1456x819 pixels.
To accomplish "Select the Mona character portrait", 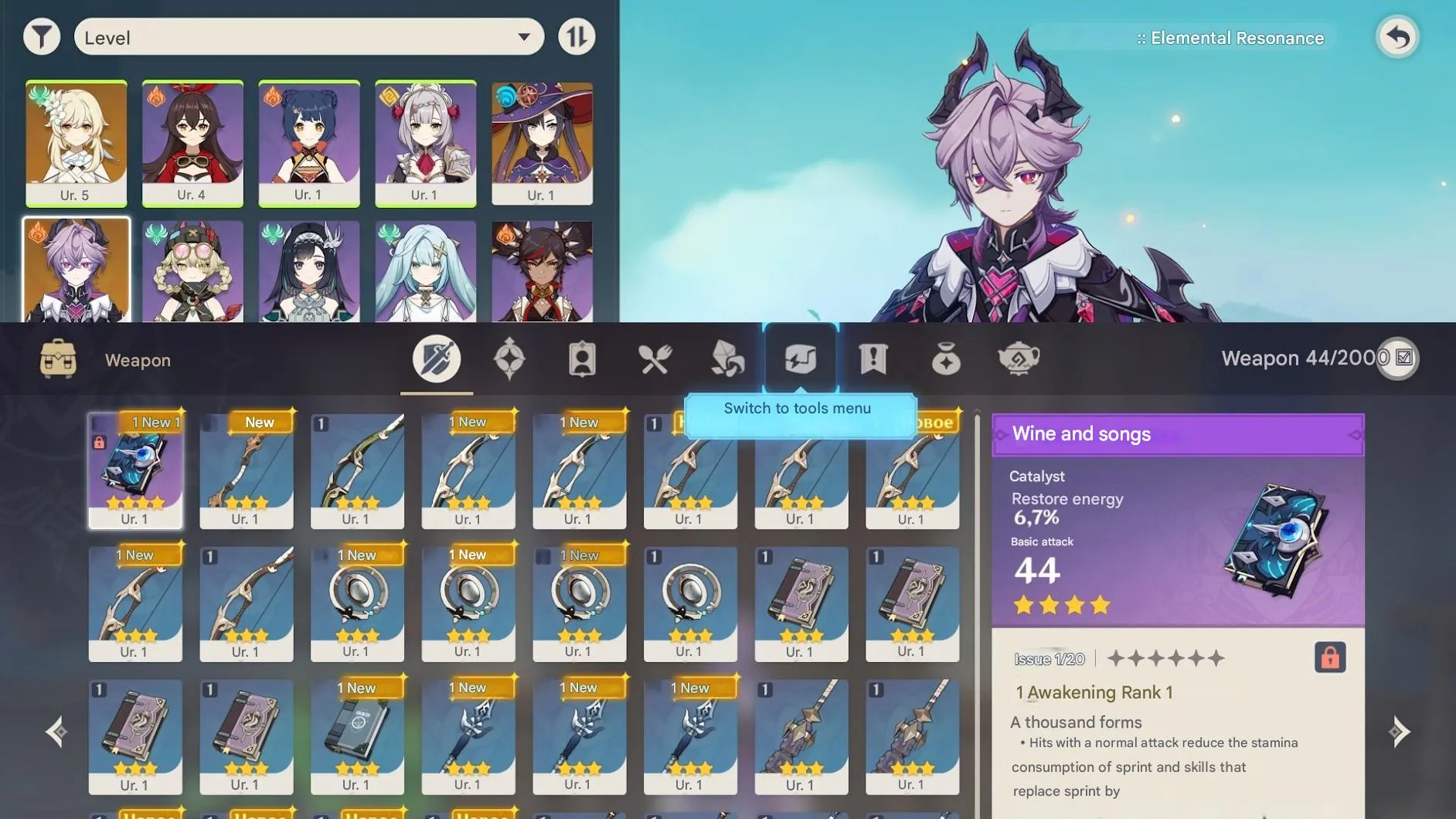I will click(543, 141).
